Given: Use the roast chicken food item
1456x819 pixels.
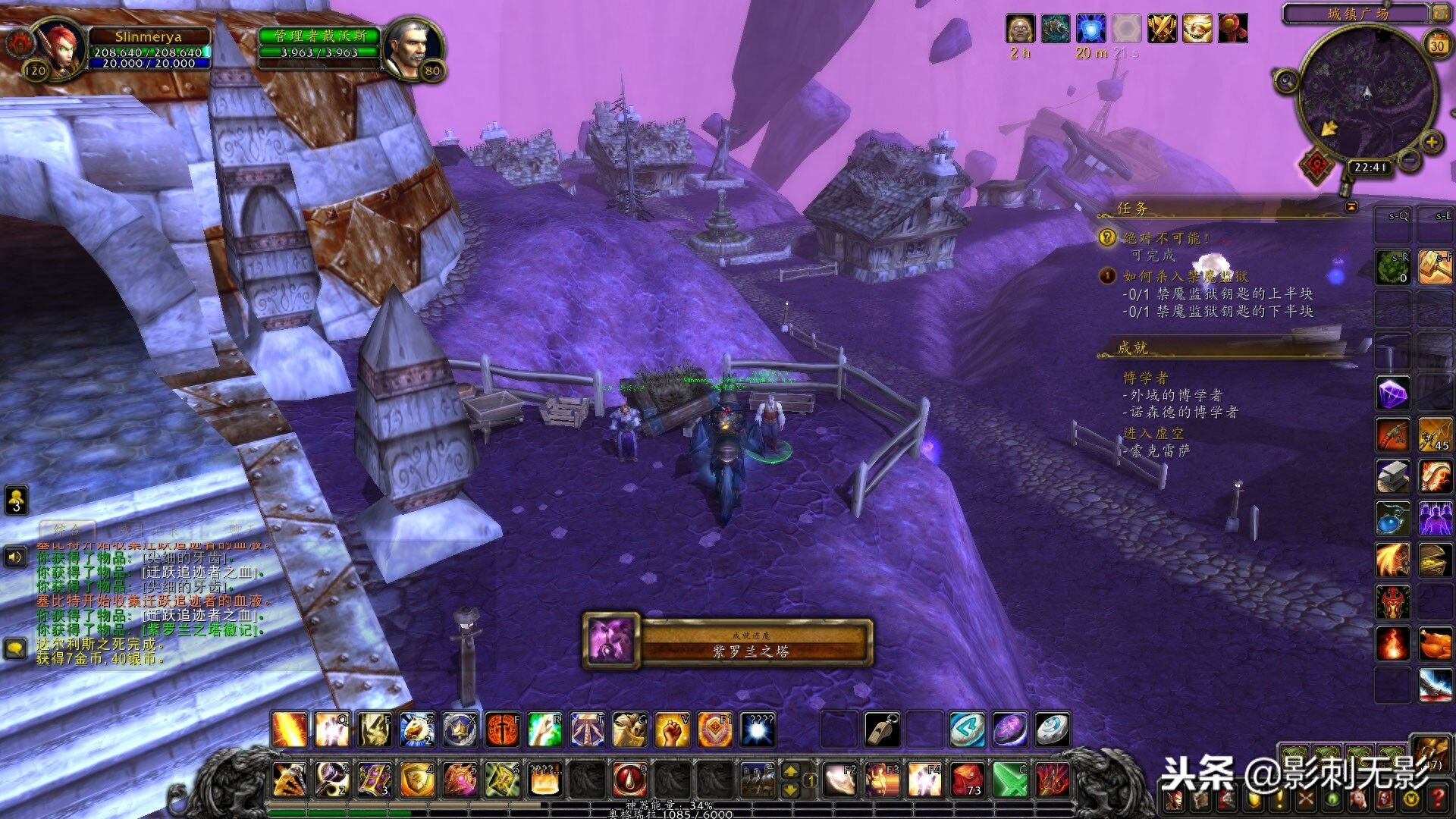Looking at the screenshot, I should tap(1435, 644).
